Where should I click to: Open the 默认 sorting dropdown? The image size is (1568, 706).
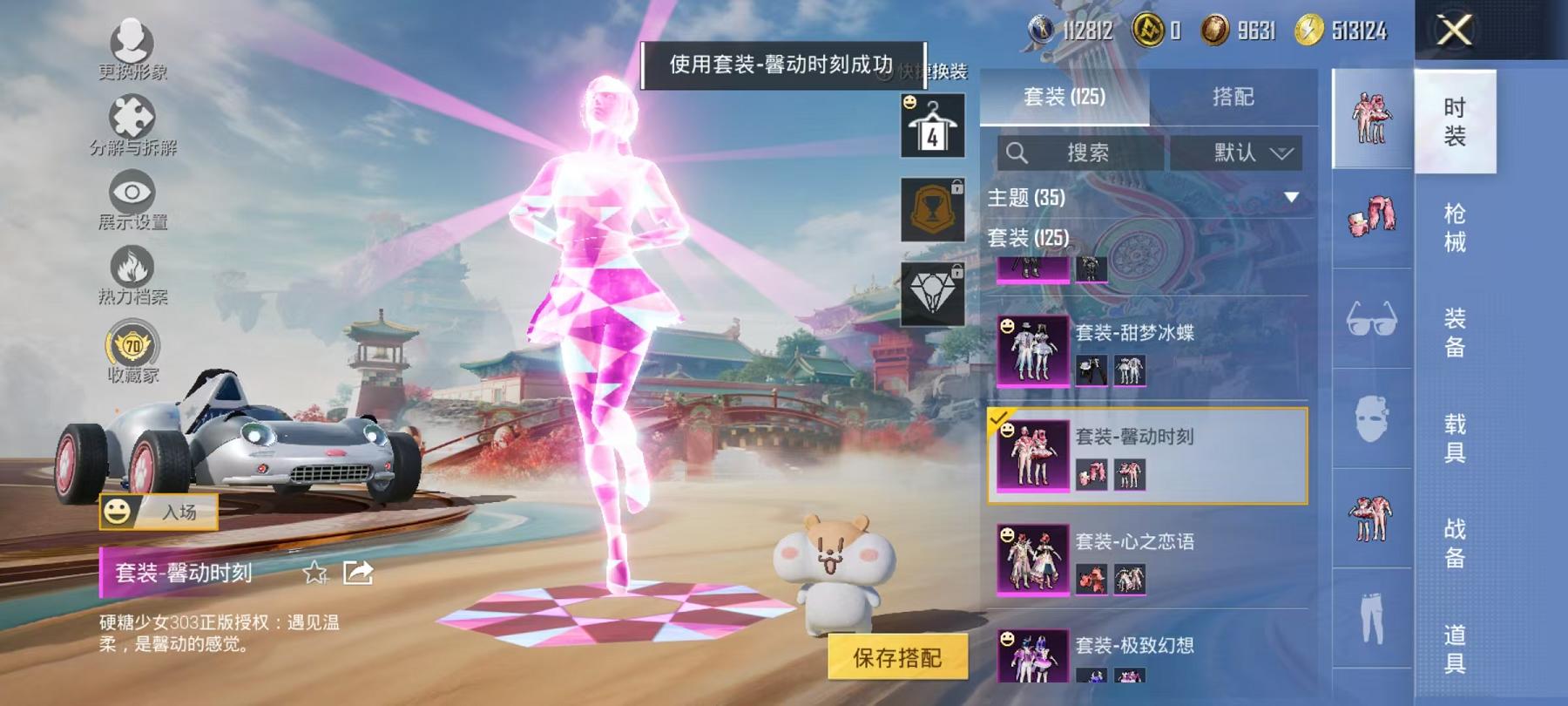pos(1237,153)
